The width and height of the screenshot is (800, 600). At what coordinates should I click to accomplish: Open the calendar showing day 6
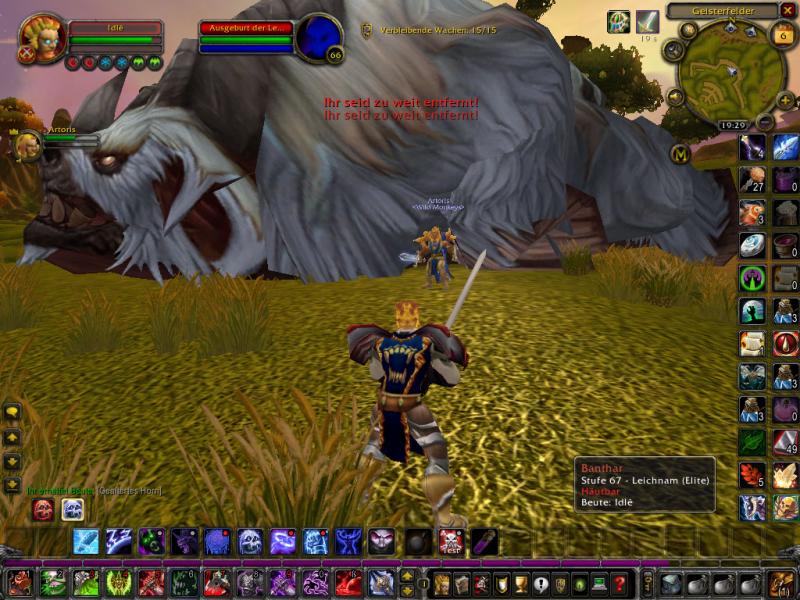point(783,33)
